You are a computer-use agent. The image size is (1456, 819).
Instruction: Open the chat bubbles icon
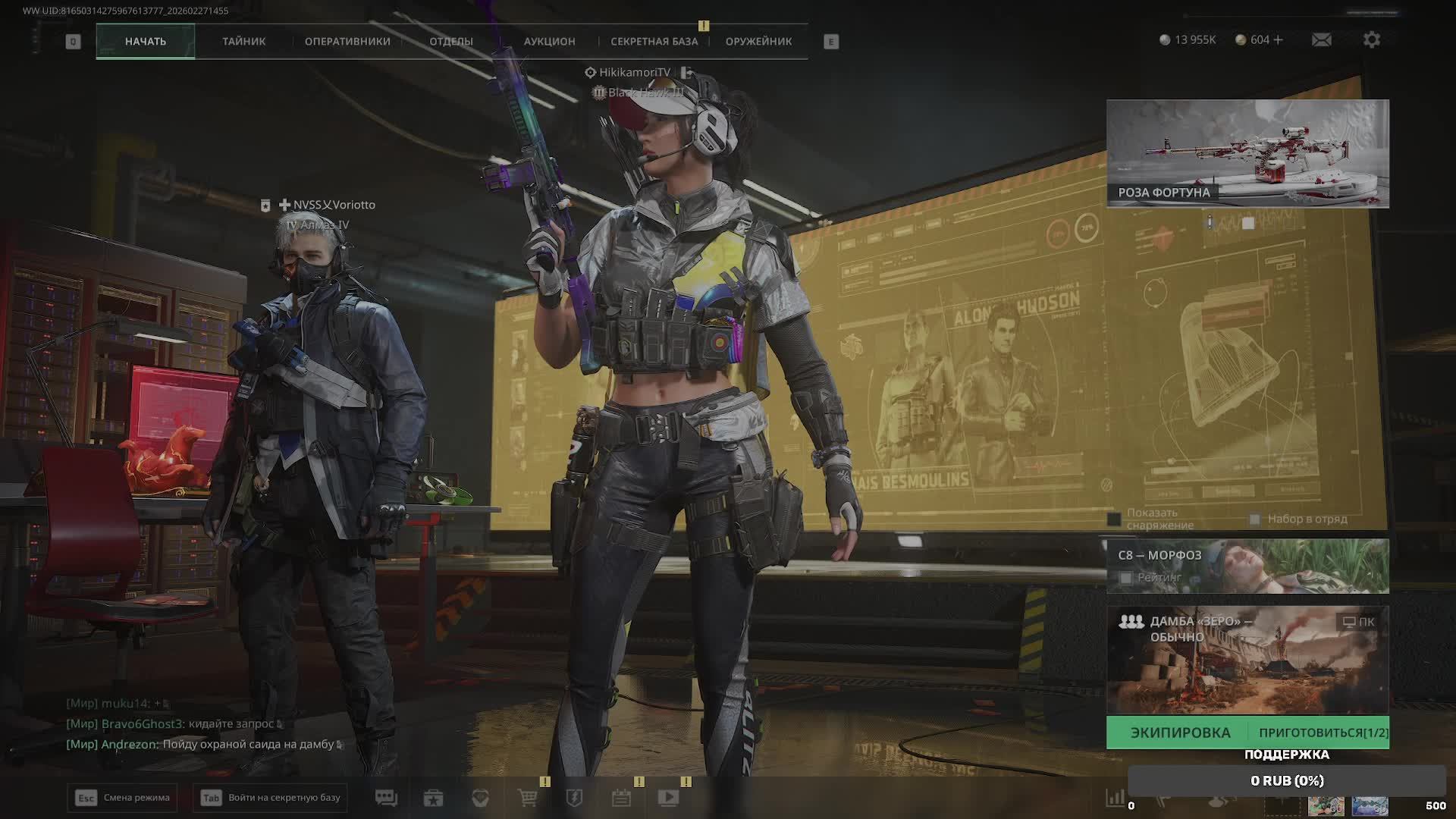[x=386, y=798]
